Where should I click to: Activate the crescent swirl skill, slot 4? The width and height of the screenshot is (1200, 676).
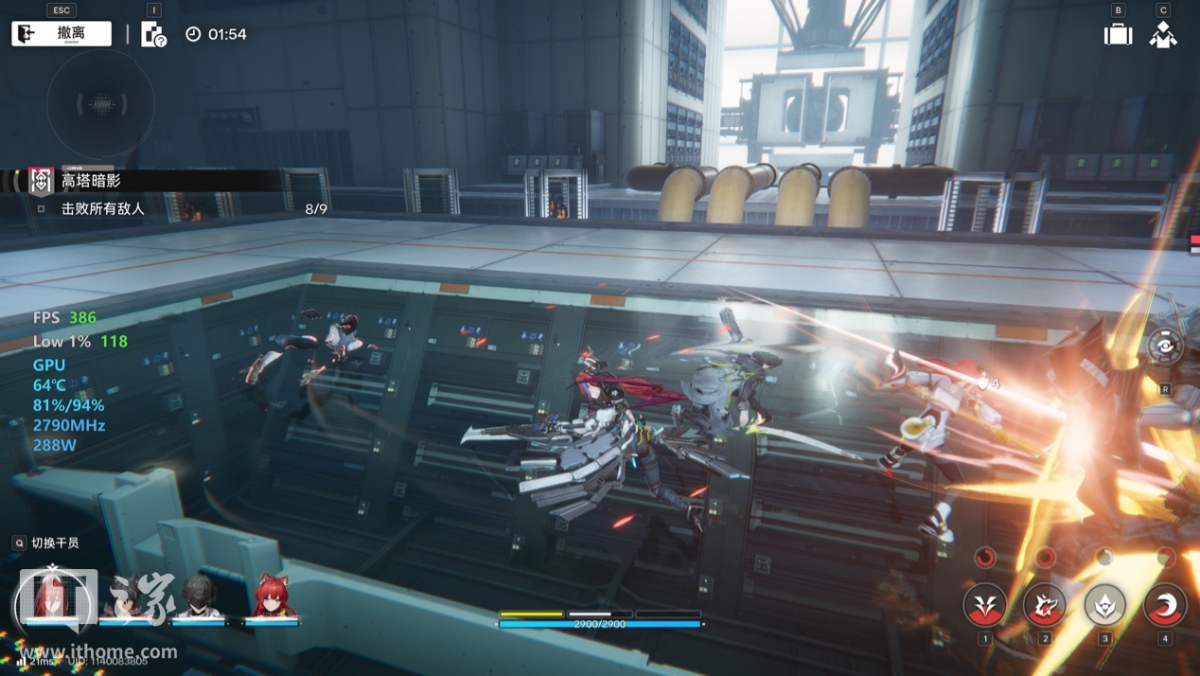1164,604
